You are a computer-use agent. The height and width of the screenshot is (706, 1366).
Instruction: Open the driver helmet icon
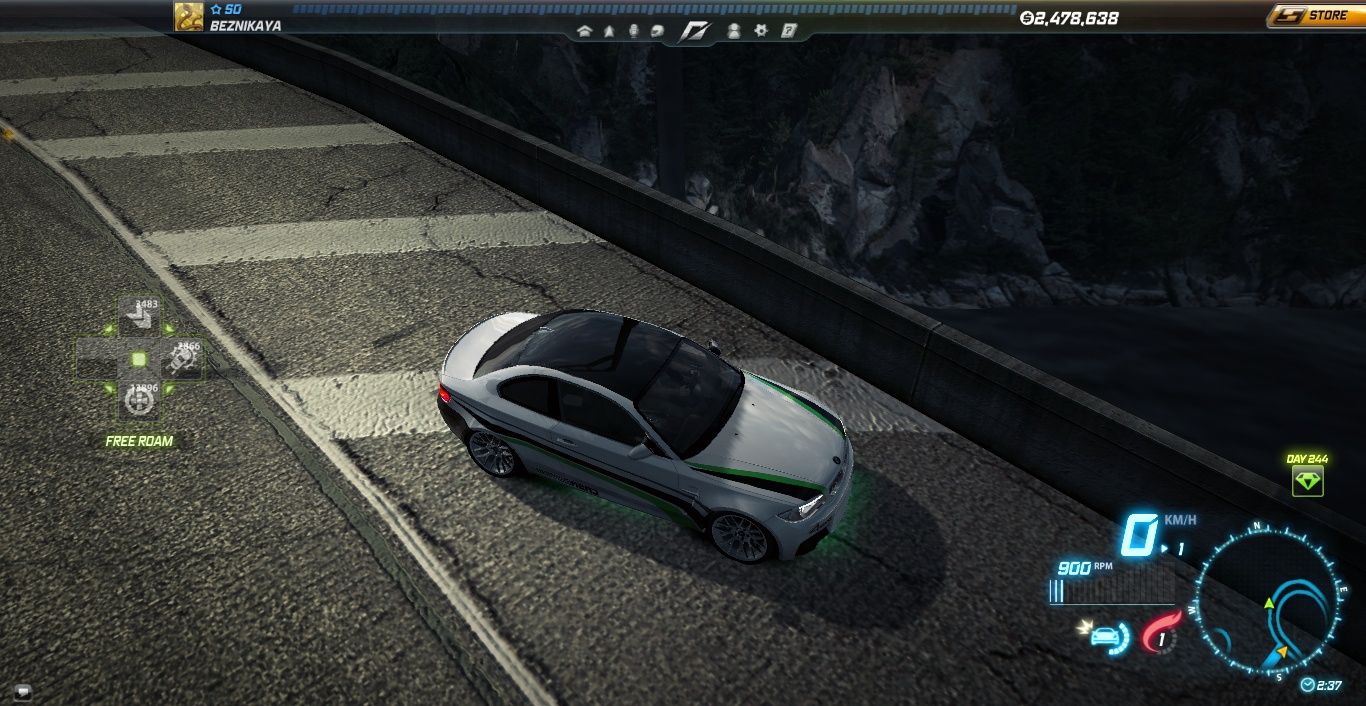[x=657, y=31]
